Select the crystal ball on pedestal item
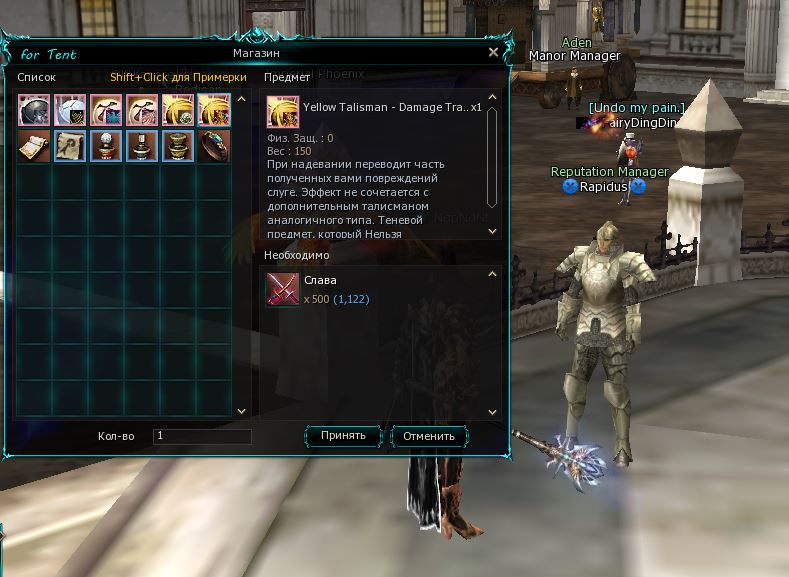This screenshot has height=577, width=789. (106, 145)
